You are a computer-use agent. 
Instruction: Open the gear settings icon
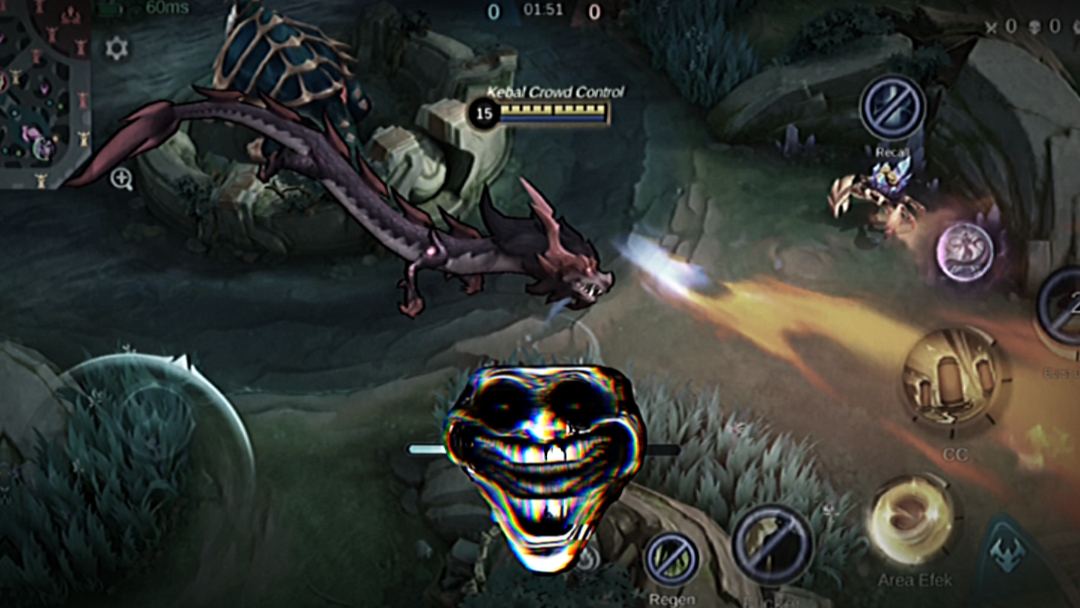(x=117, y=47)
